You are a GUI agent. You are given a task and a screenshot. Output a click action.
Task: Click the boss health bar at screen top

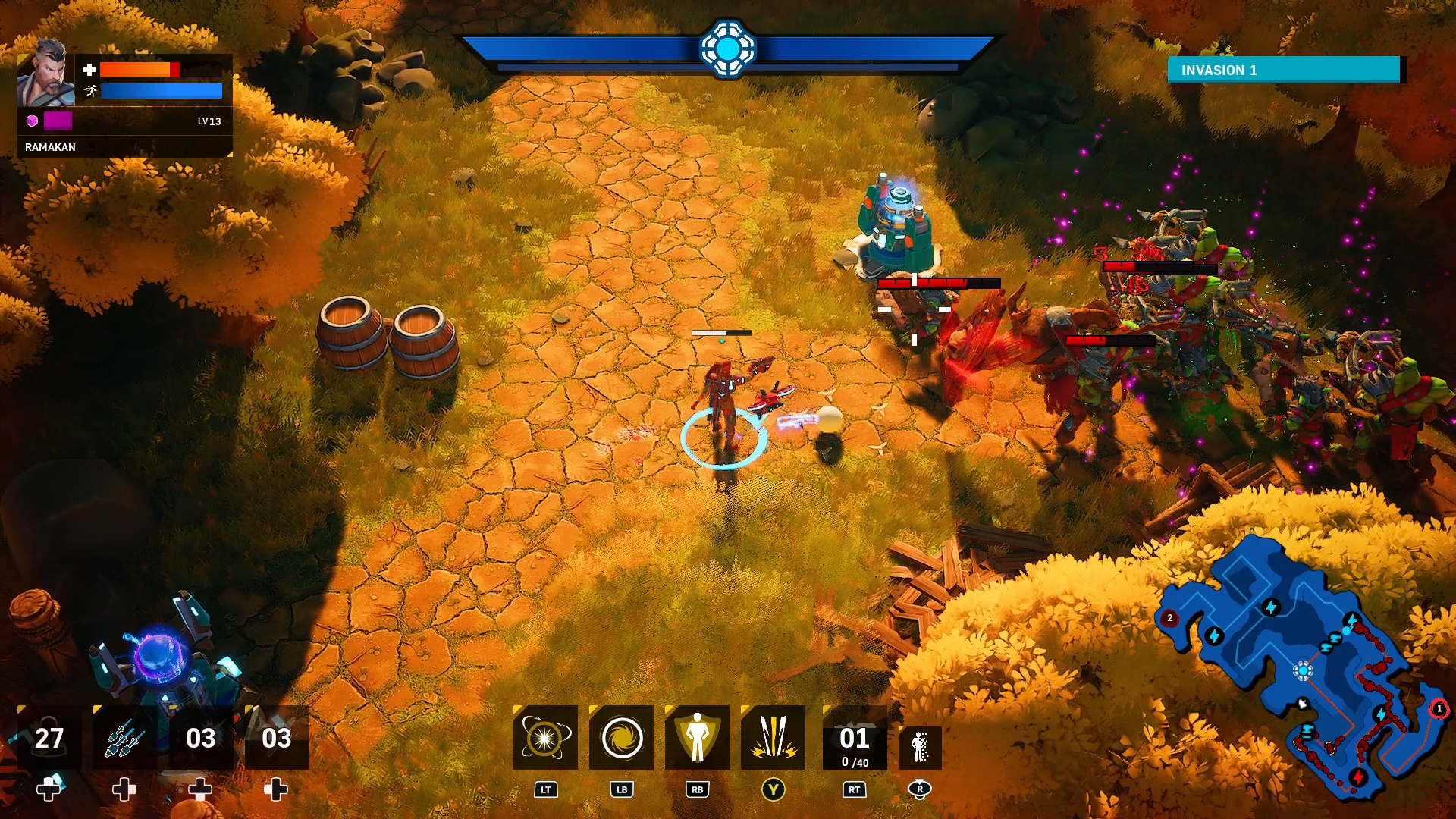tap(730, 48)
